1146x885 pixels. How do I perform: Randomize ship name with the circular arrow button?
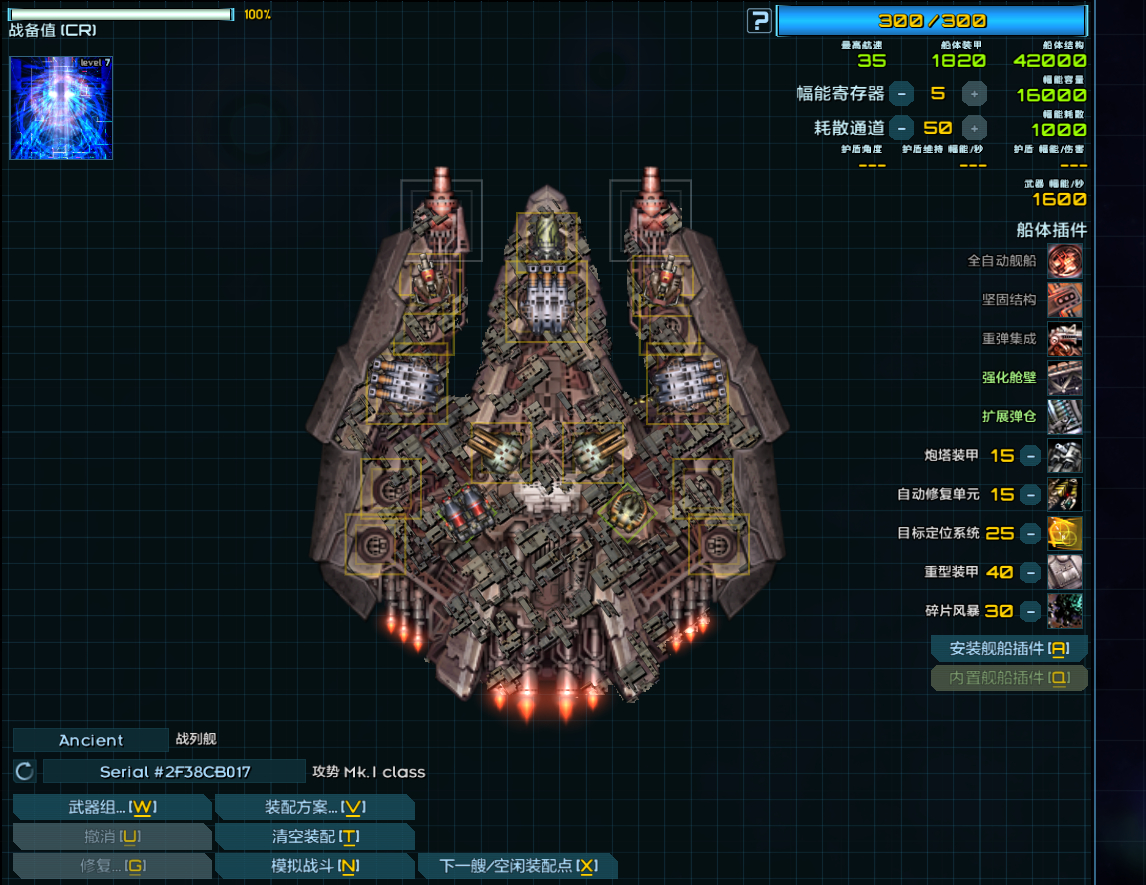coord(25,772)
